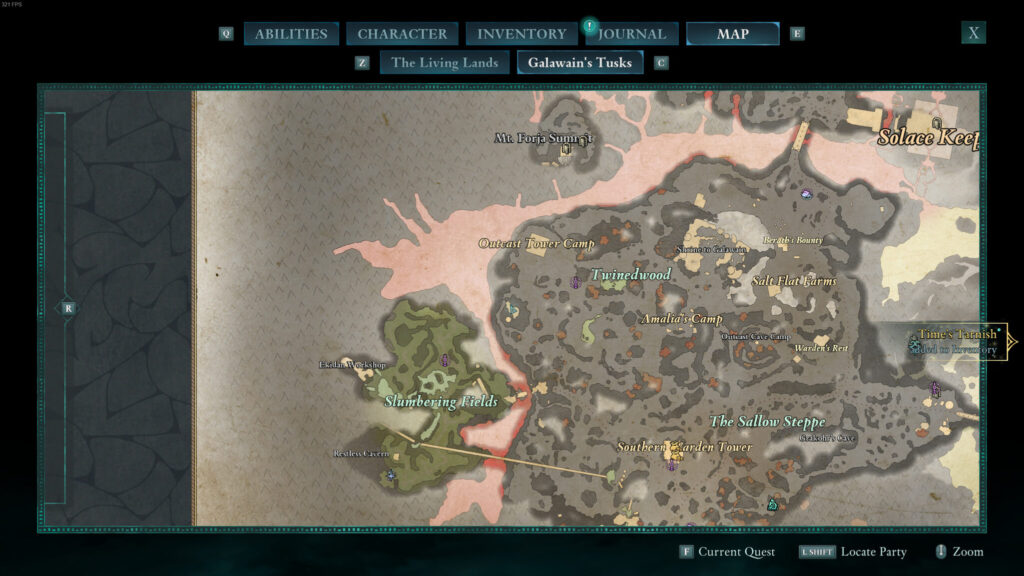This screenshot has height=576, width=1024.
Task: Select Amalia's Camp on the map
Action: (x=680, y=319)
